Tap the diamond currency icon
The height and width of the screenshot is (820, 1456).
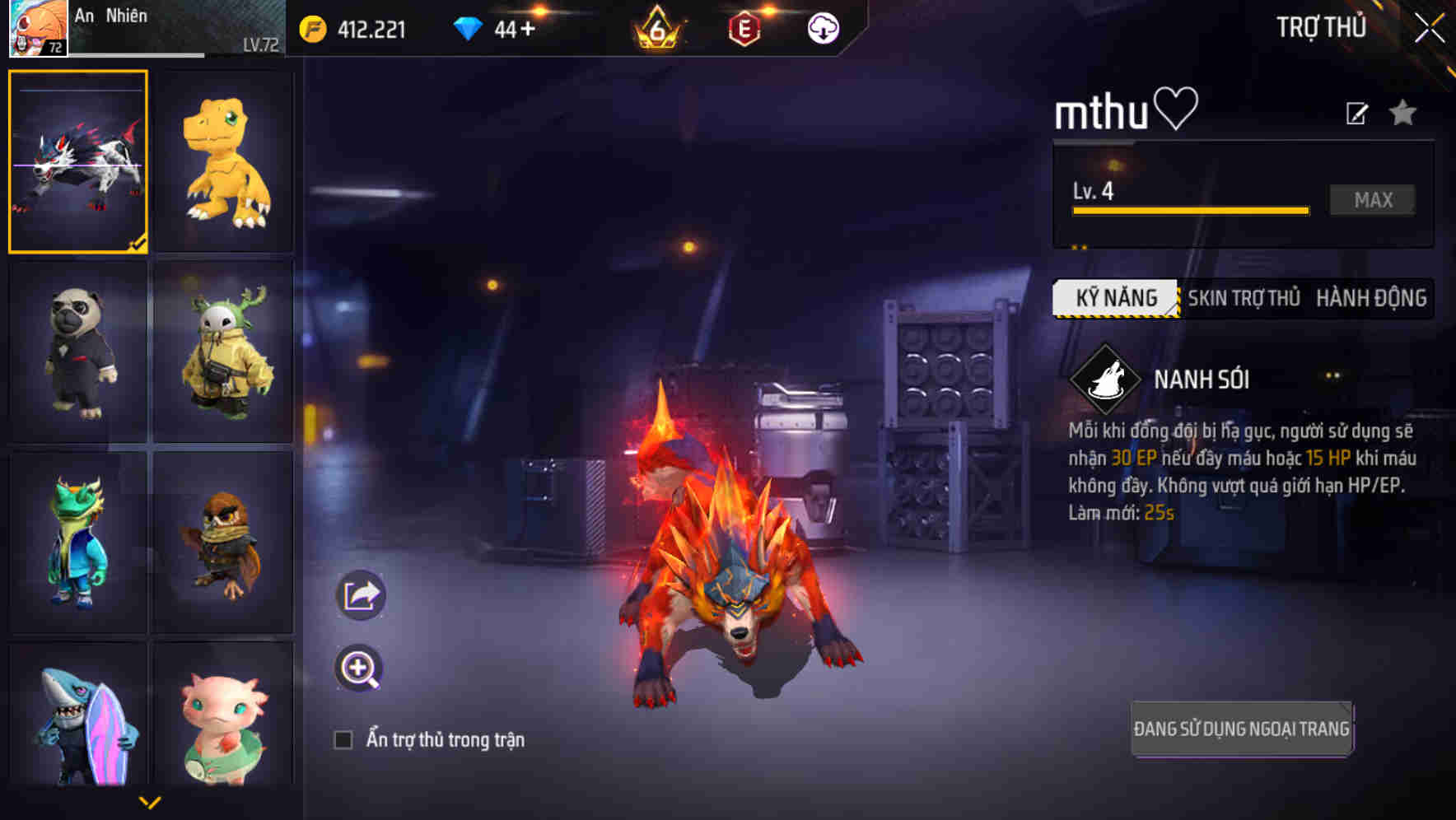(x=468, y=27)
